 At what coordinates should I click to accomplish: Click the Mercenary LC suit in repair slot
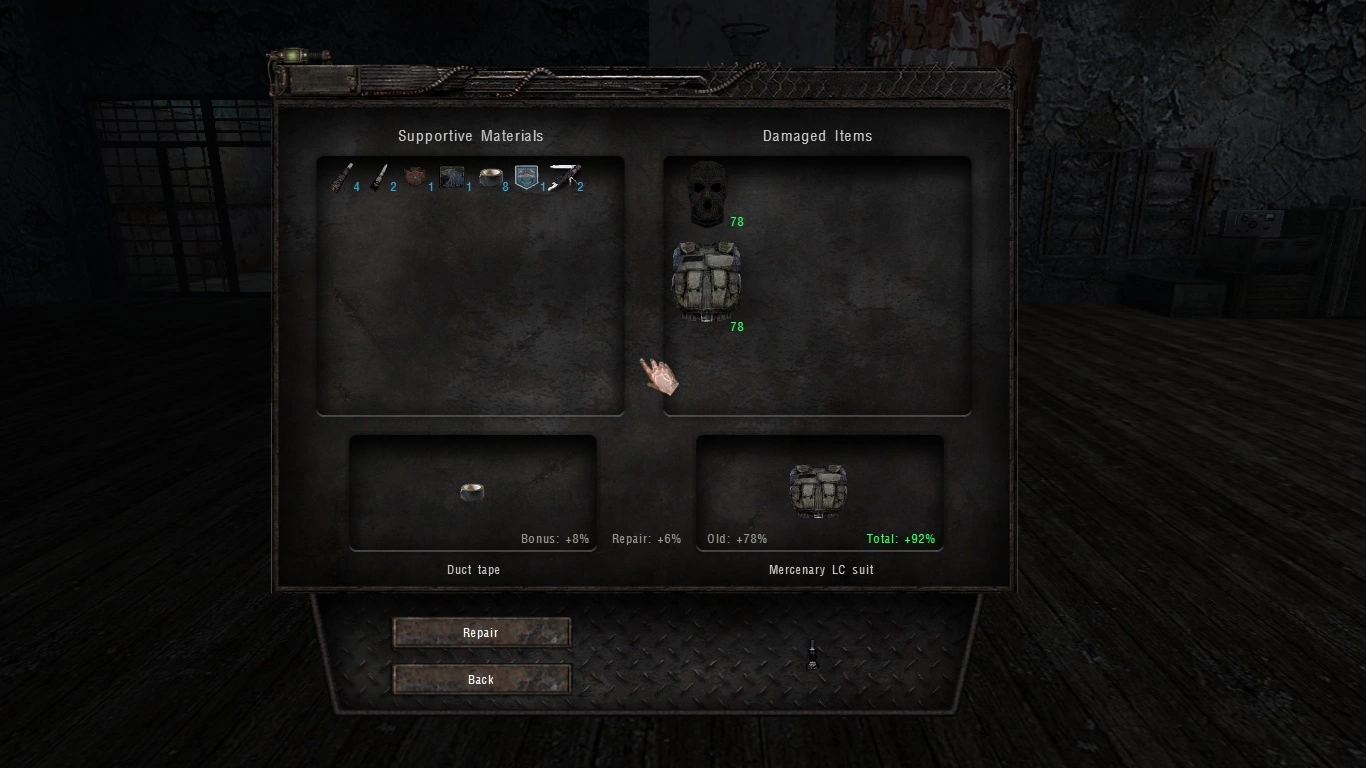818,490
